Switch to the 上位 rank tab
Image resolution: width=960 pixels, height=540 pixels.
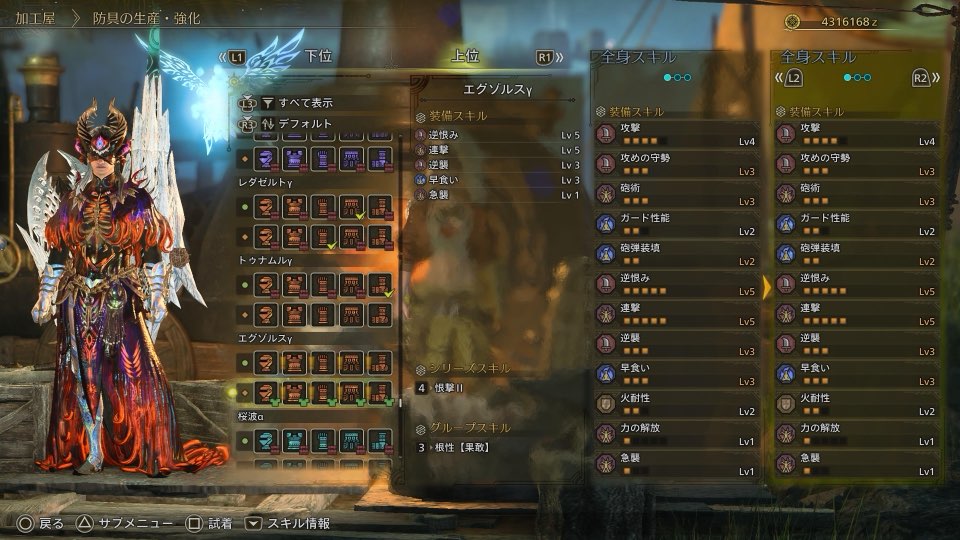(465, 57)
